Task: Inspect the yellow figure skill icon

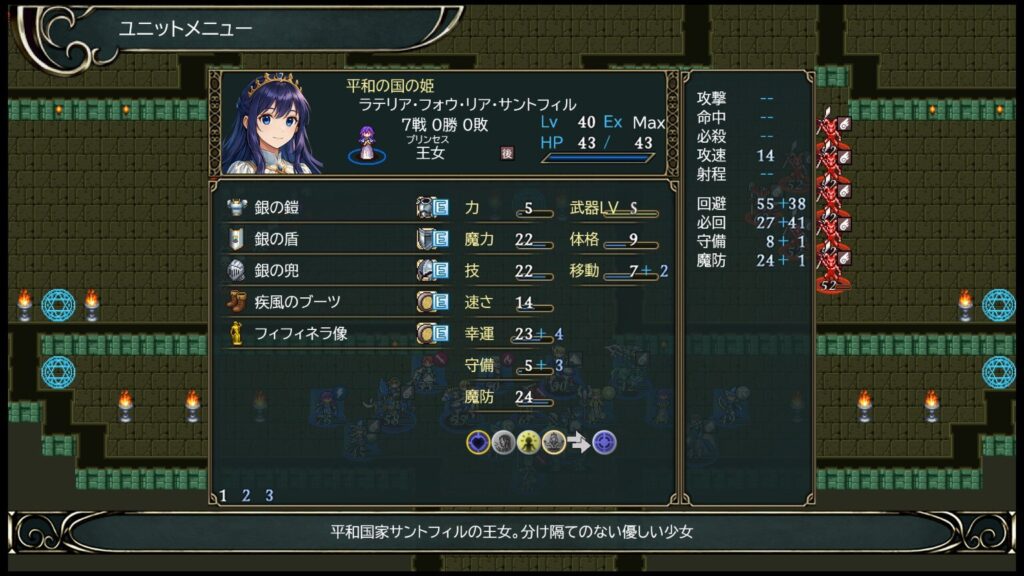Action: pyautogui.click(x=529, y=442)
